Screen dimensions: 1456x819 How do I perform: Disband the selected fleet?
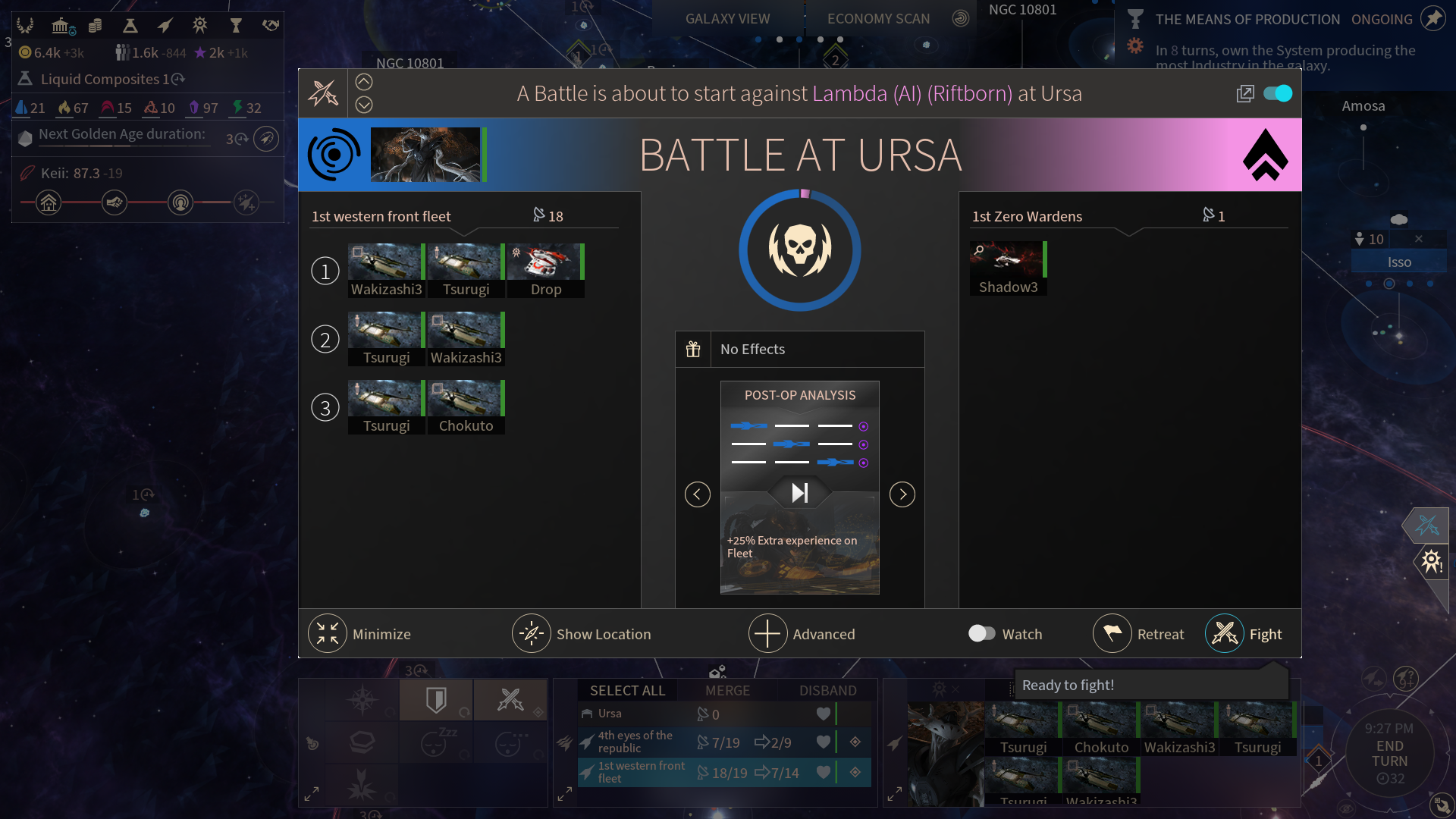pyautogui.click(x=827, y=691)
